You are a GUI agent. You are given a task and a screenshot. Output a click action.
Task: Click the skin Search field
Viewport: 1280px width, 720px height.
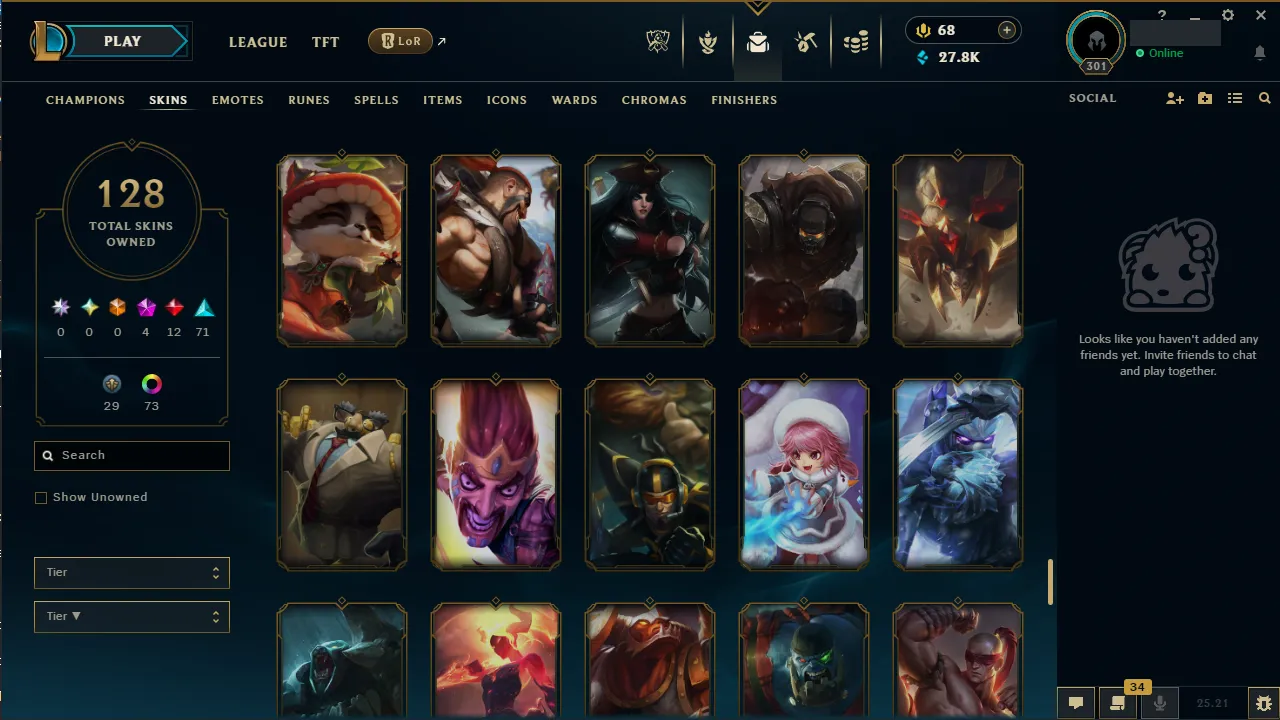tap(131, 455)
